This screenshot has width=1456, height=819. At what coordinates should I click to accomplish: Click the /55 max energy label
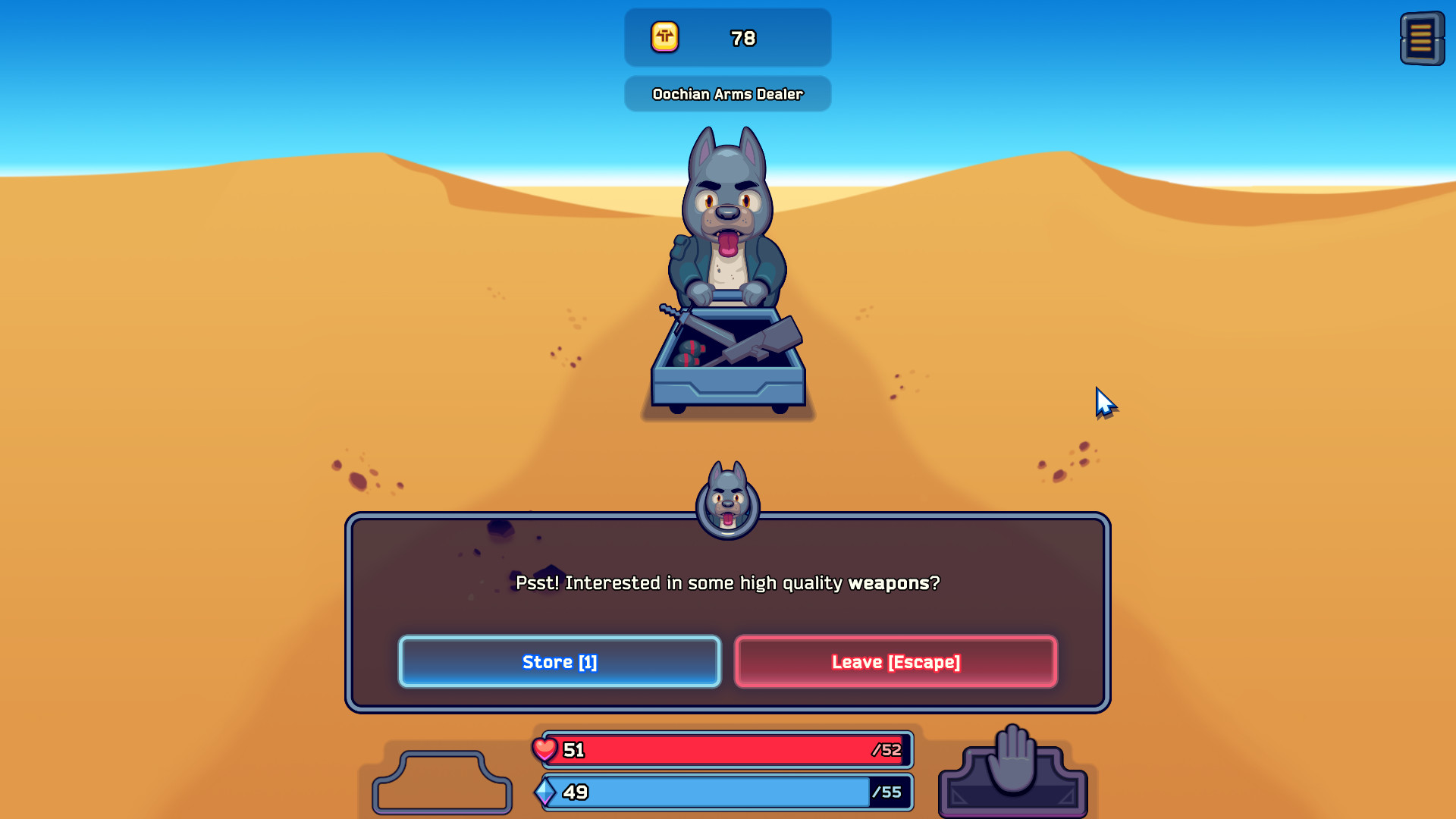point(887,793)
